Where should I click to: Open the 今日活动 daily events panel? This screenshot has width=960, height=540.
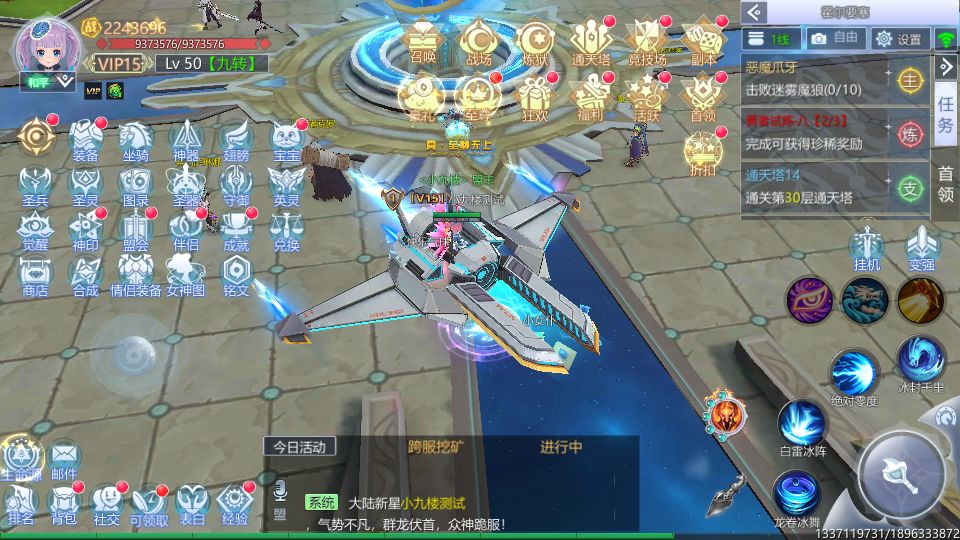click(300, 447)
